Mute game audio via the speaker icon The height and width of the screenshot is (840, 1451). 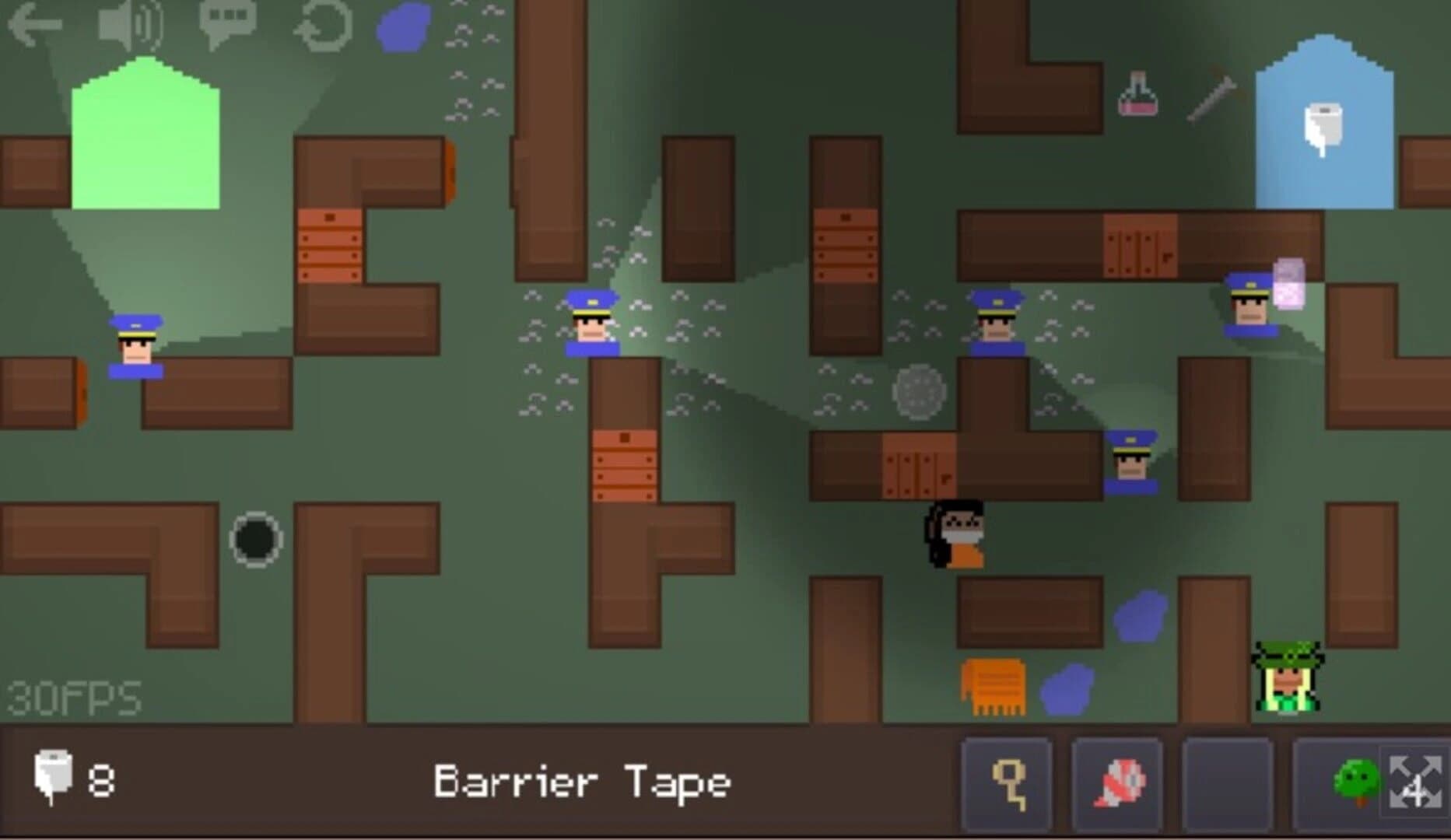point(128,23)
